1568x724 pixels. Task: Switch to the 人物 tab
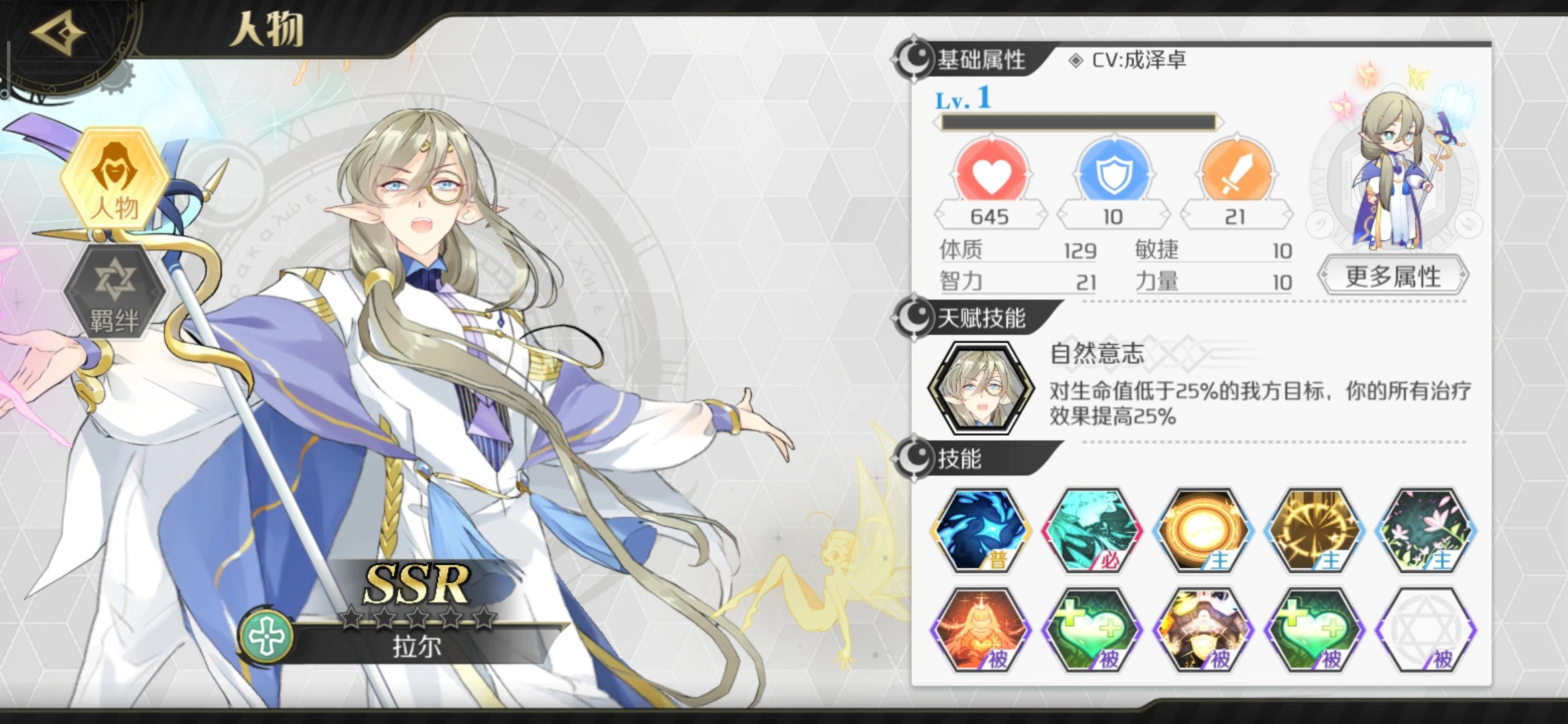[115, 178]
